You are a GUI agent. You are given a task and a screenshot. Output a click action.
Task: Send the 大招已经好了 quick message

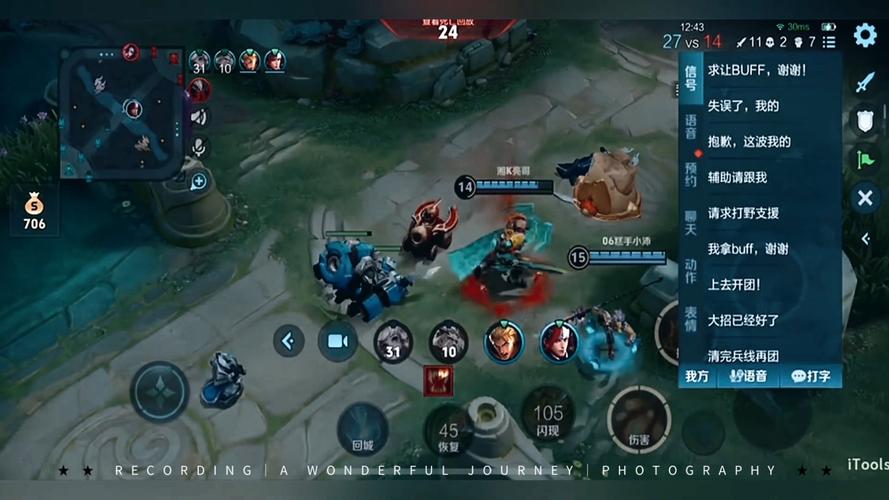[x=743, y=320]
